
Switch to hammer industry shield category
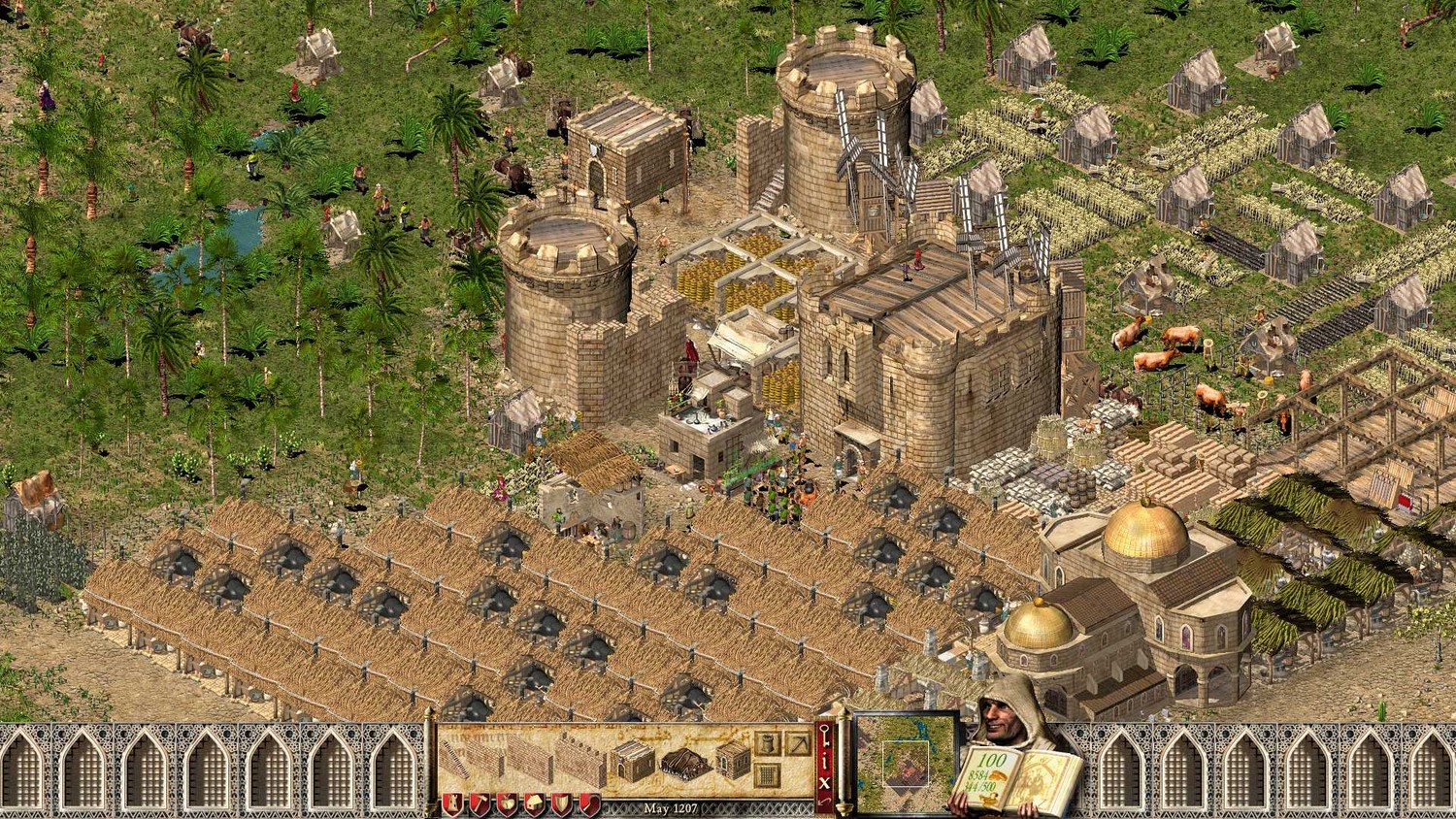coord(480,804)
